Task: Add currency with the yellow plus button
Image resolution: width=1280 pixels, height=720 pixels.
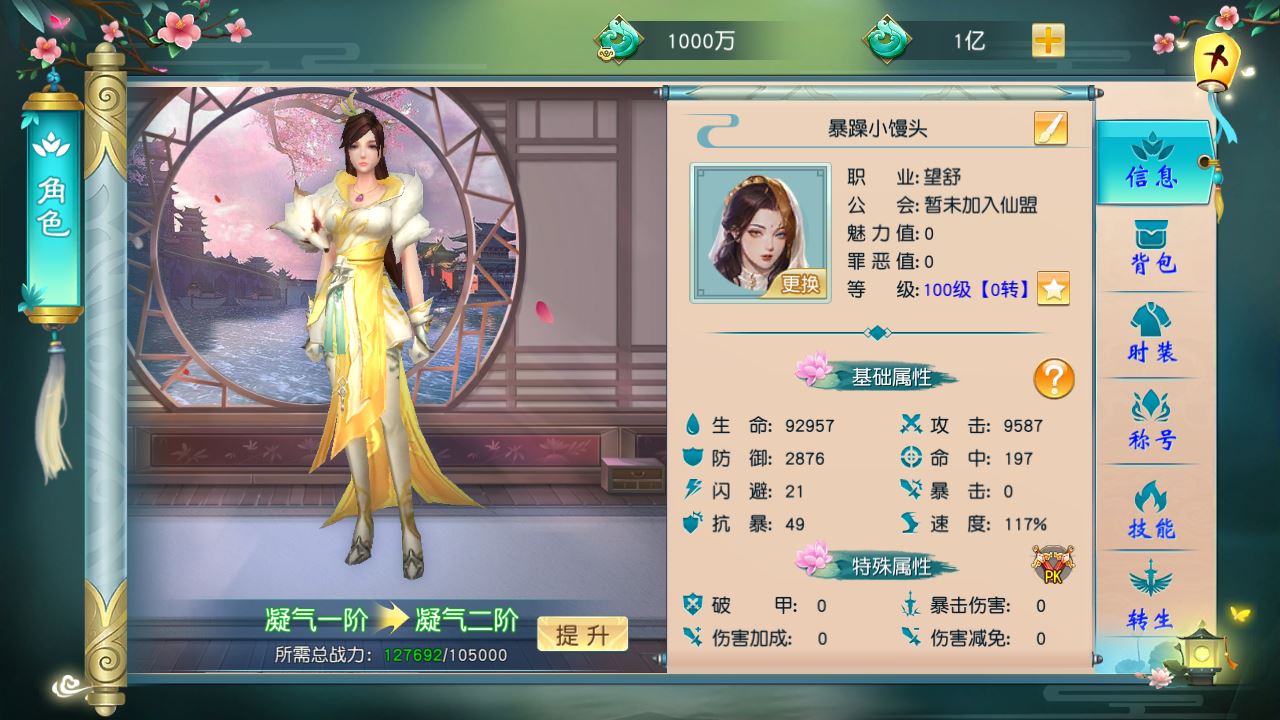Action: click(x=1048, y=41)
